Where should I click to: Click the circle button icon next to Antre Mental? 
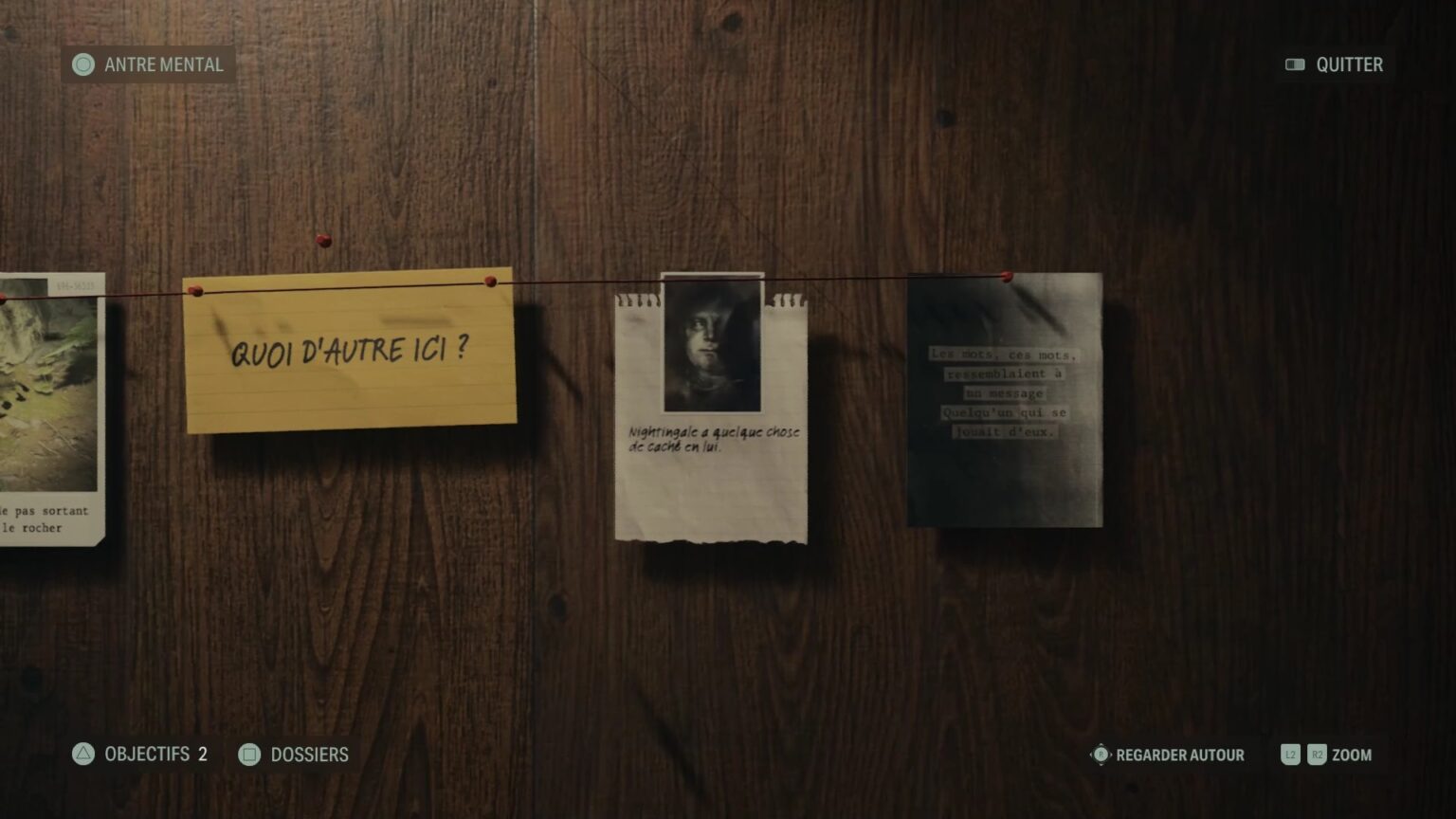(x=82, y=64)
